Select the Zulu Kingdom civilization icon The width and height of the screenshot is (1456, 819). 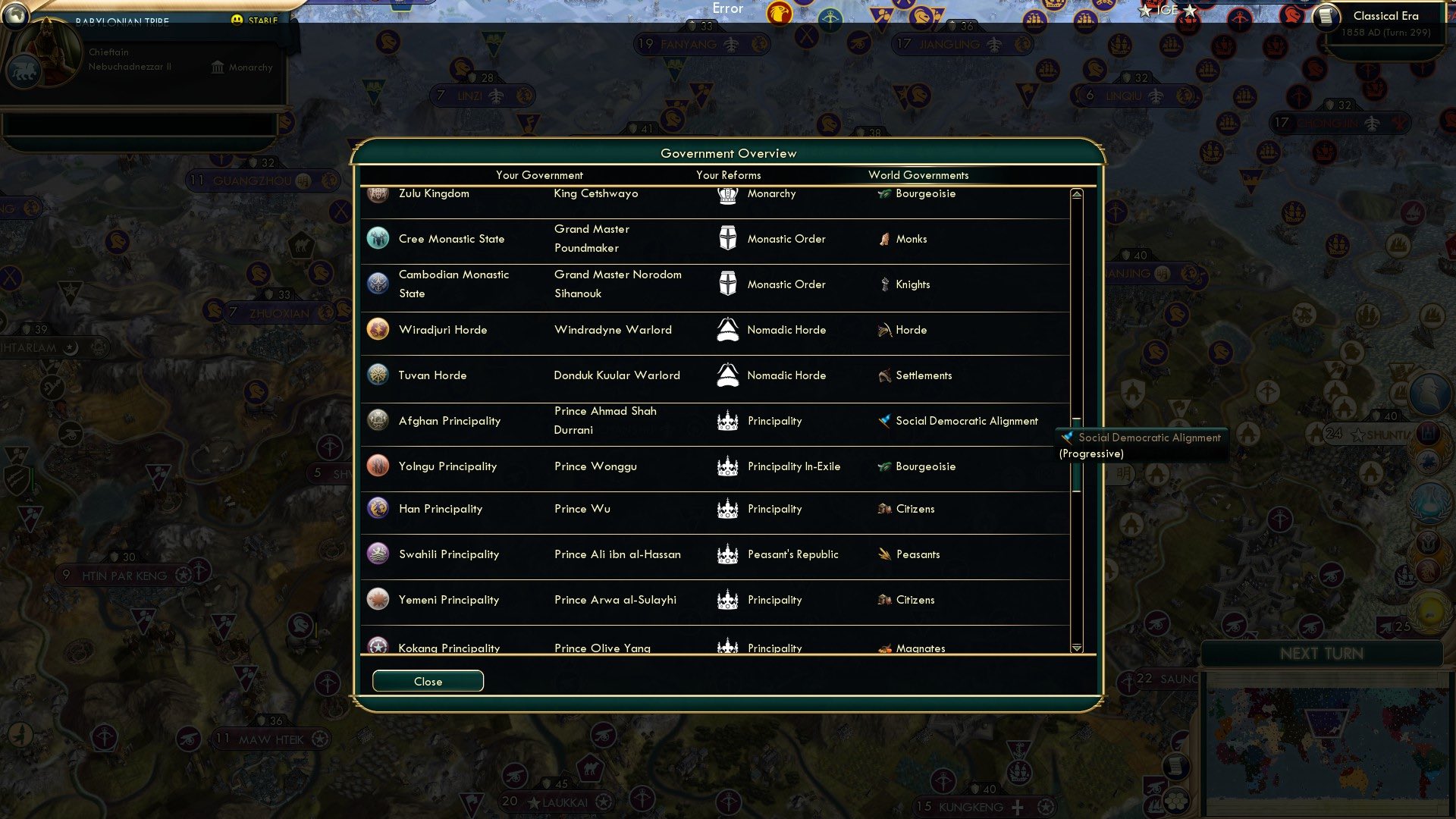tap(377, 195)
